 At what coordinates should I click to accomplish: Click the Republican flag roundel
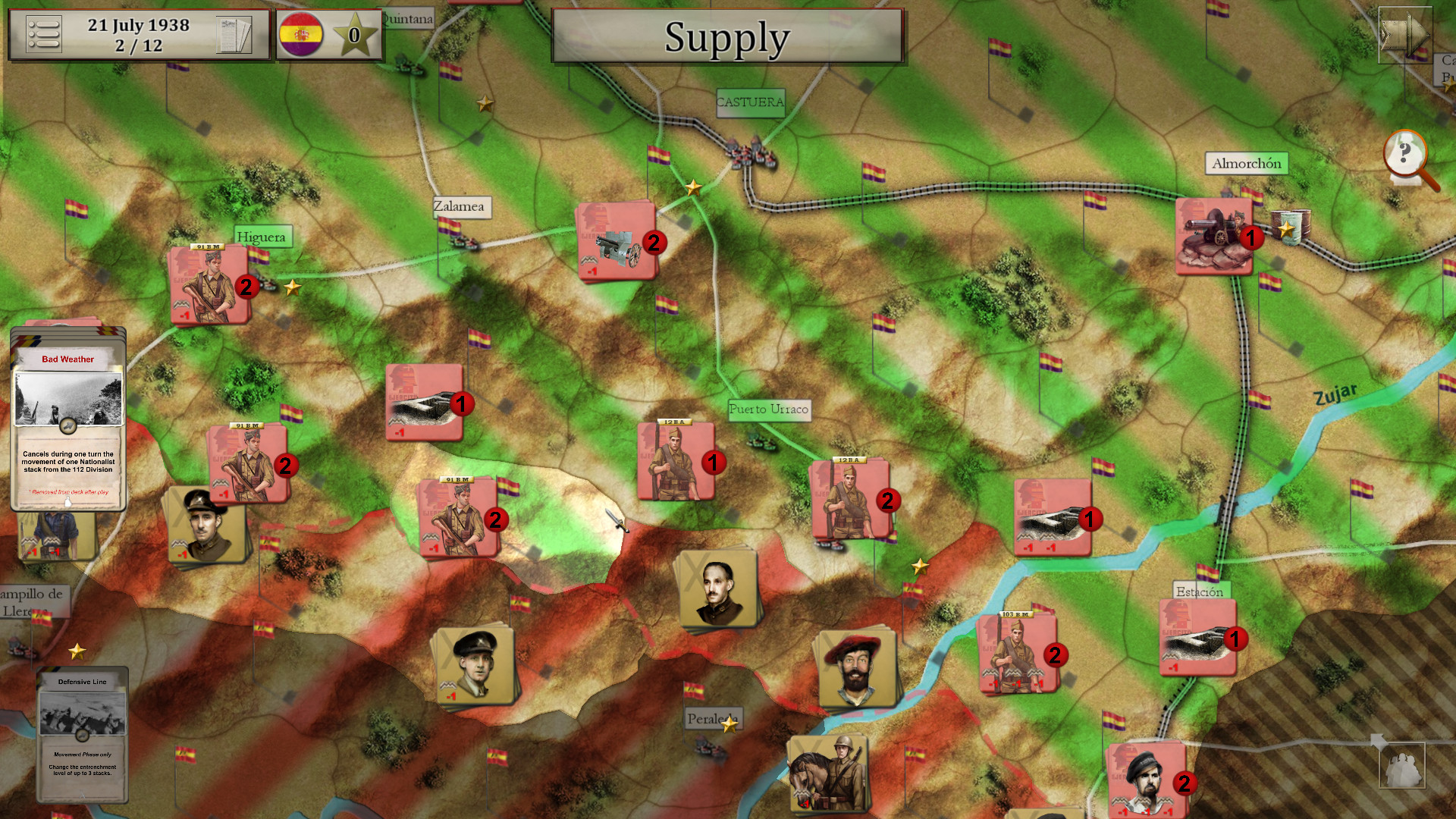(x=302, y=34)
